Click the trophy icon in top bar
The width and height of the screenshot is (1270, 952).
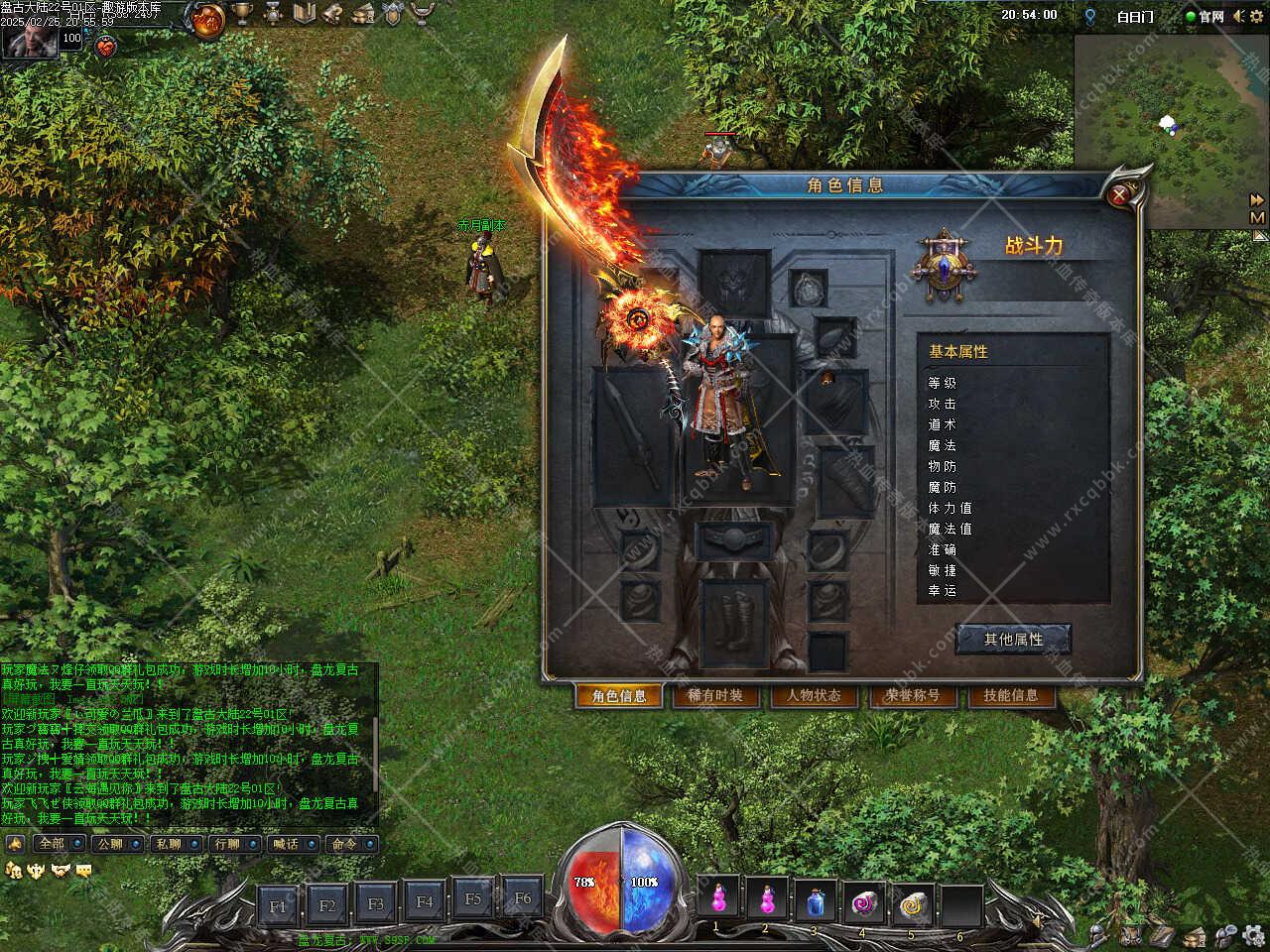[x=242, y=14]
